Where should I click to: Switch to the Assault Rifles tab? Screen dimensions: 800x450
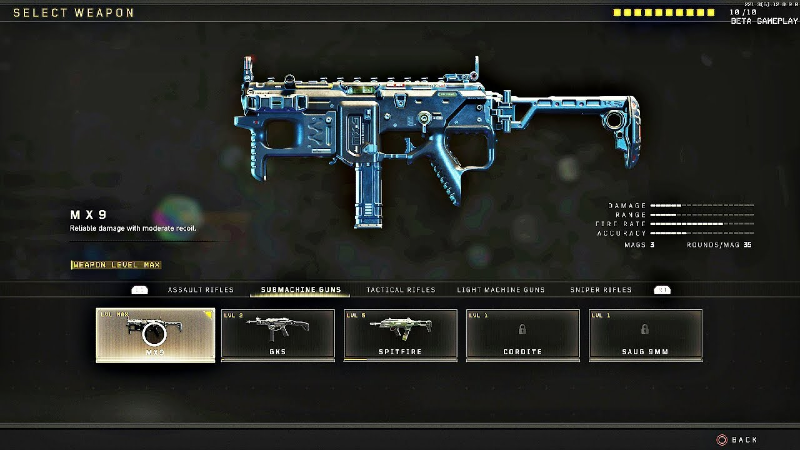[x=200, y=290]
